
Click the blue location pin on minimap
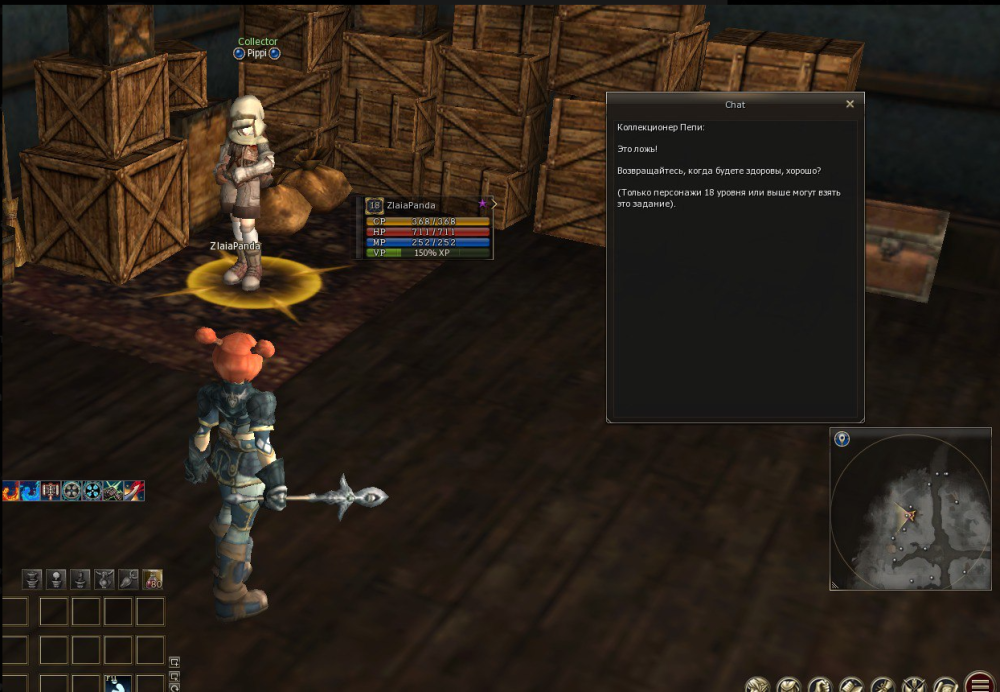[x=842, y=439]
